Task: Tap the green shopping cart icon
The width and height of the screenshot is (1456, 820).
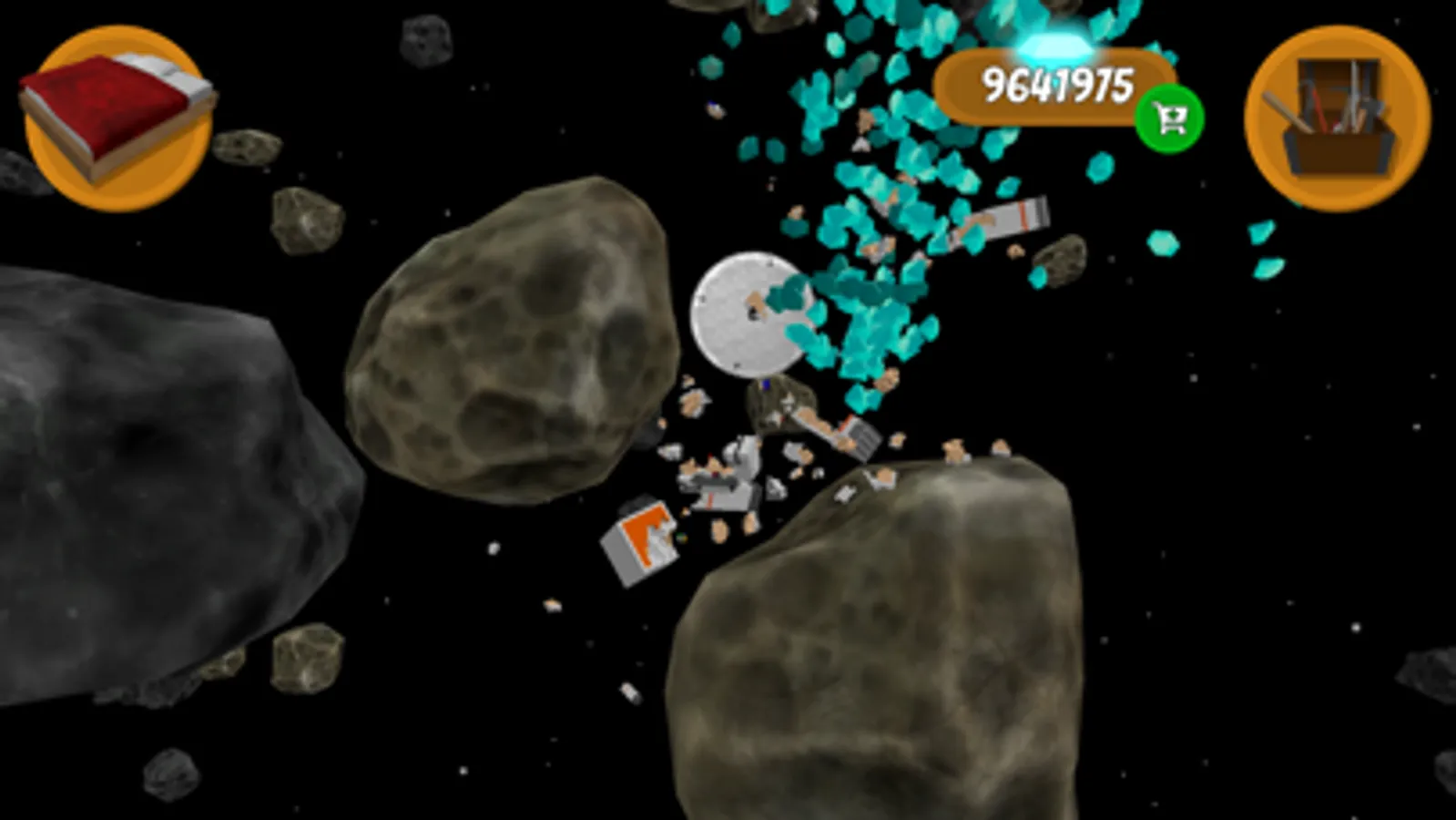Action: tap(1170, 117)
